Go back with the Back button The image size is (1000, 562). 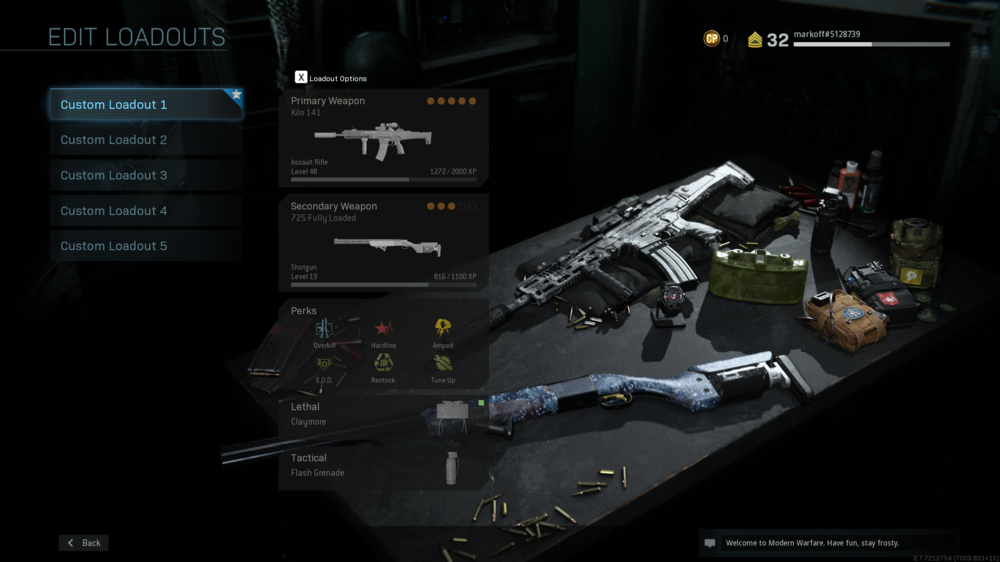click(x=84, y=543)
